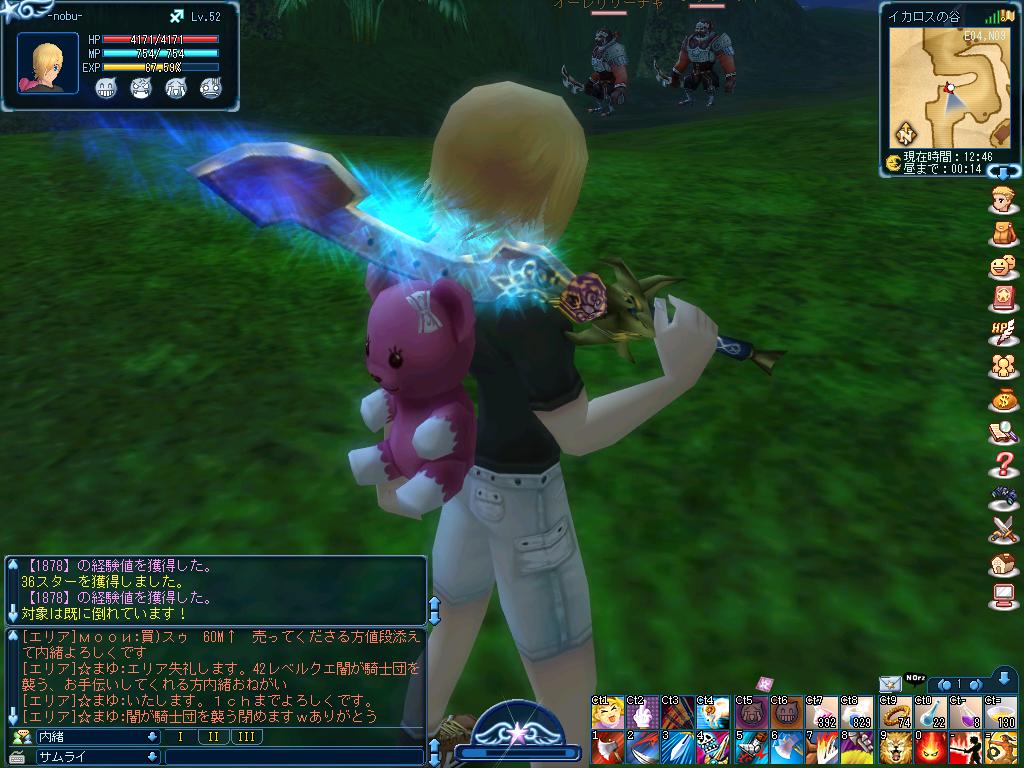The image size is (1024, 768).
Task: Open the minimap of イカロスの谷
Action: [948, 88]
